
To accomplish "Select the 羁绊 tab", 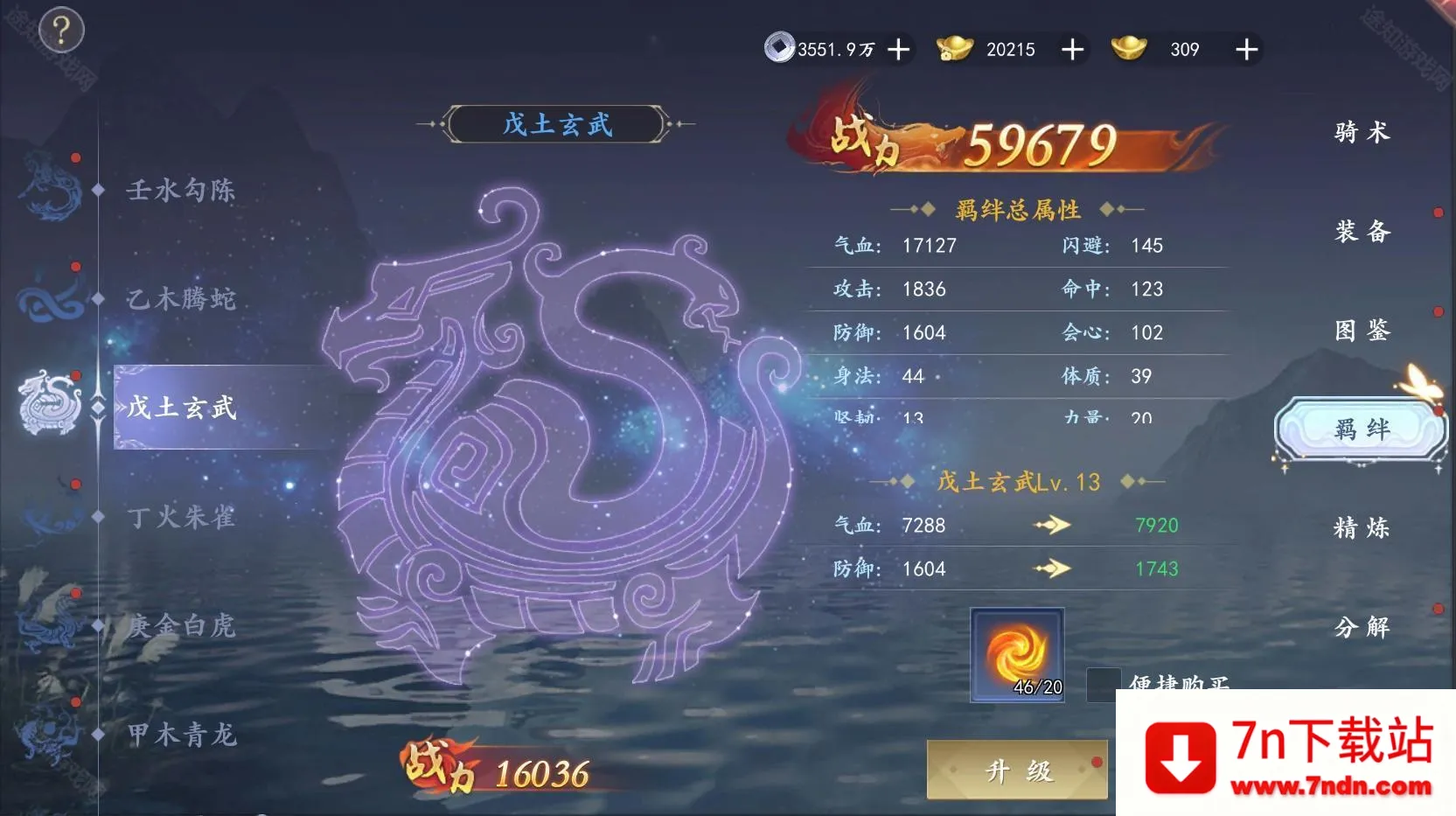I will point(1362,429).
